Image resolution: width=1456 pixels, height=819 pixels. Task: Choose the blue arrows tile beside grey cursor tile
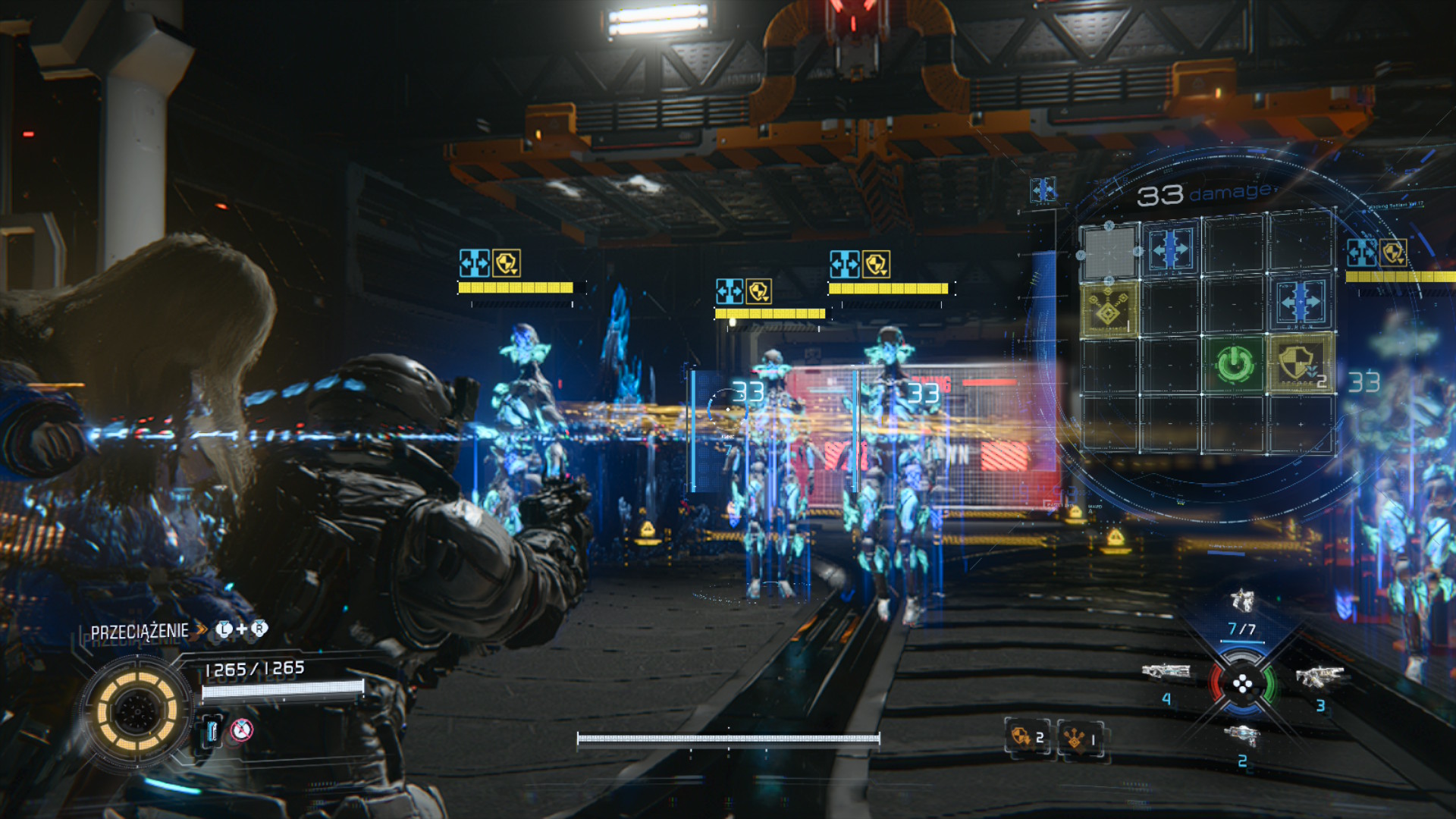[1170, 249]
